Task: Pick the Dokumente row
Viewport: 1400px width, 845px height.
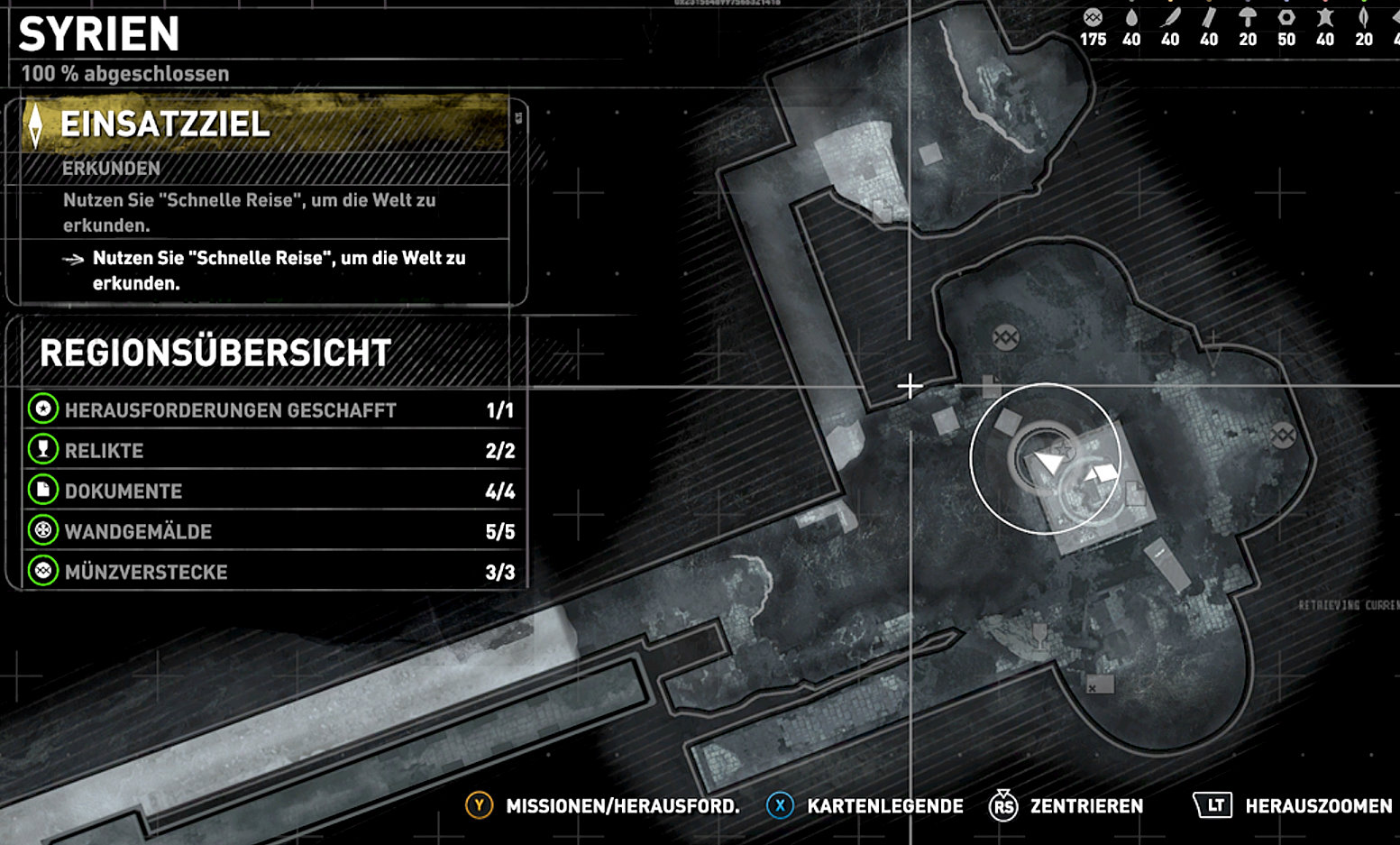Action: [270, 491]
